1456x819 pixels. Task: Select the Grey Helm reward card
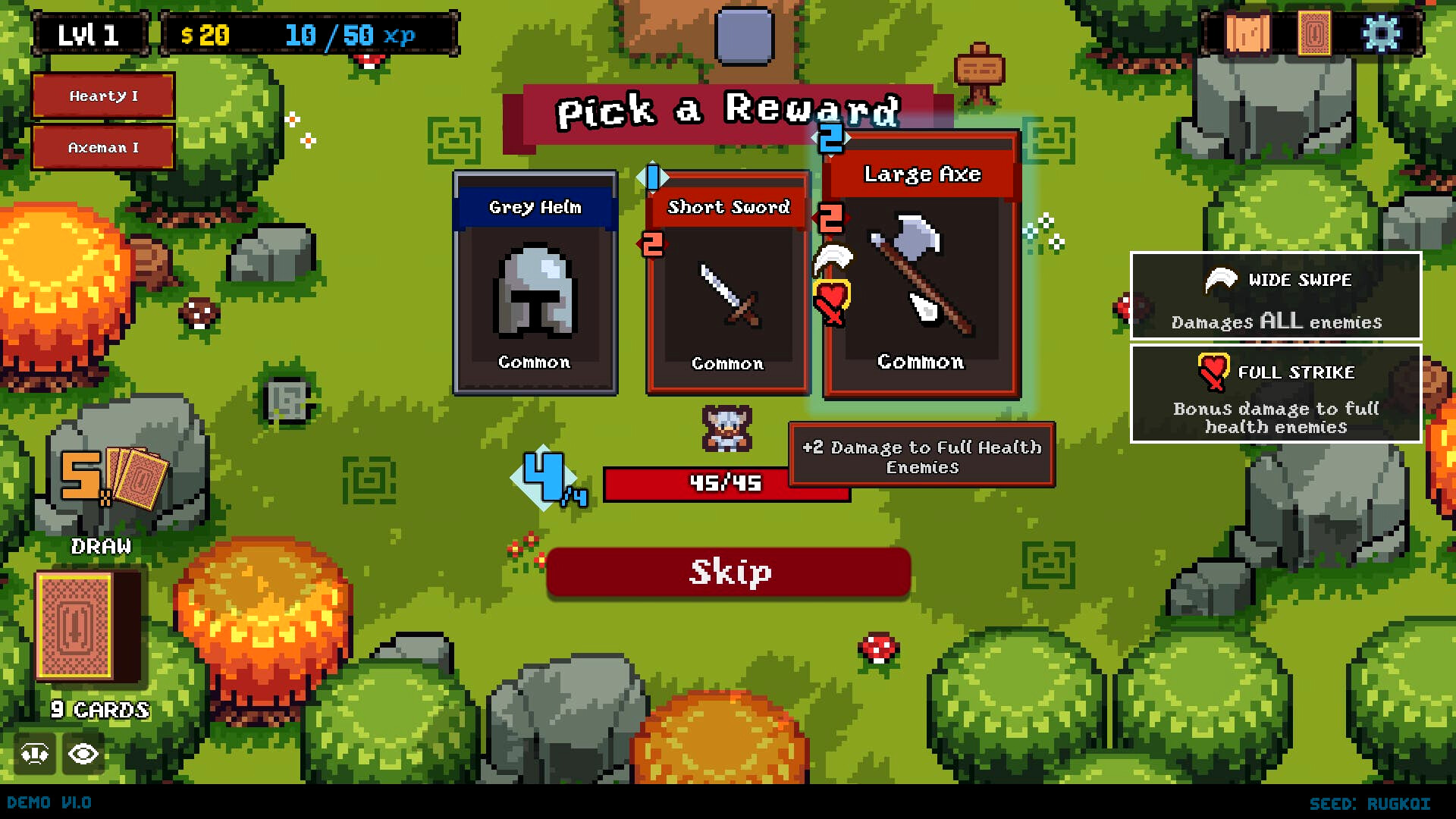[x=534, y=284]
